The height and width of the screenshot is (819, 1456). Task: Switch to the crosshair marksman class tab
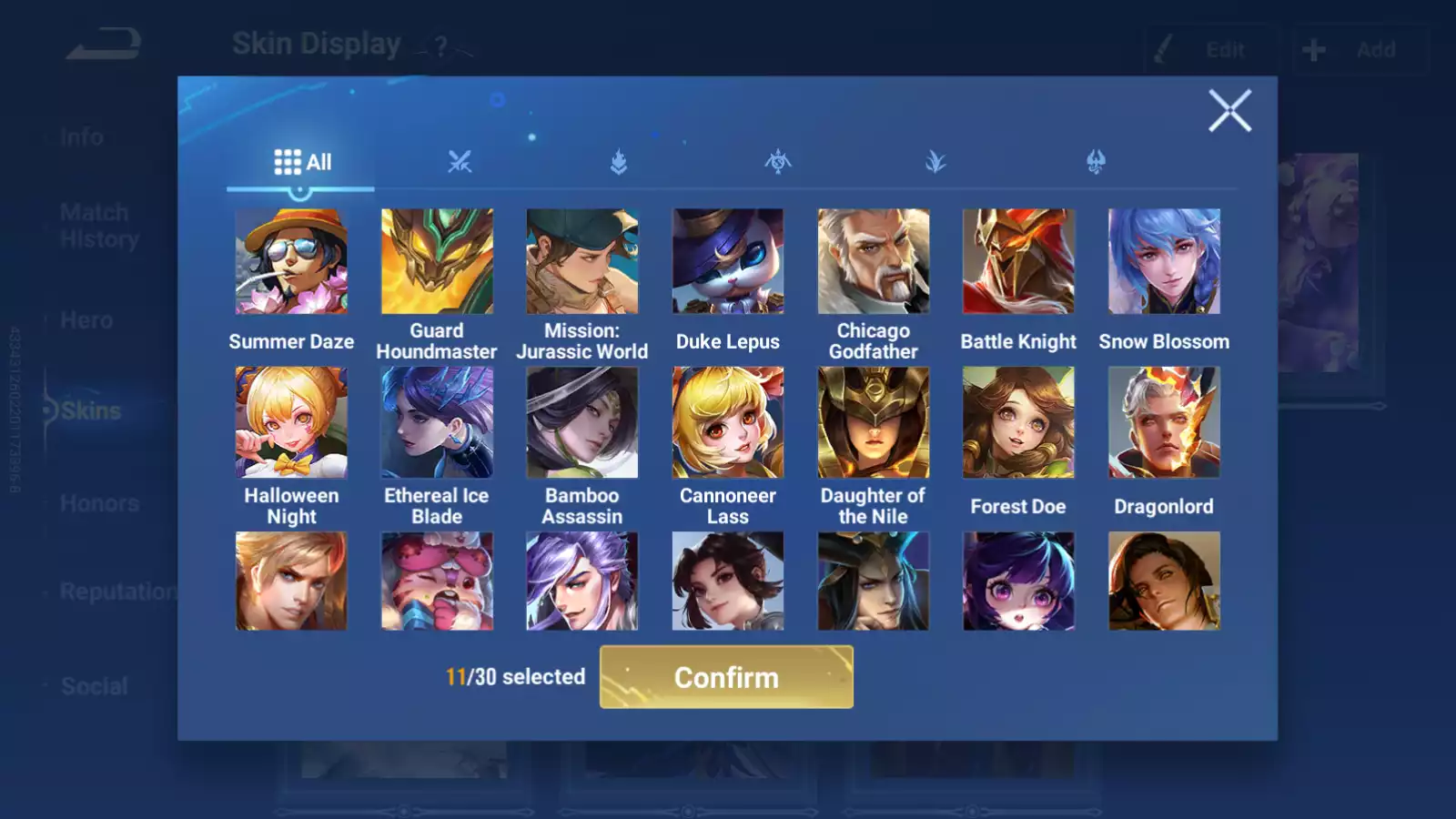(x=778, y=162)
